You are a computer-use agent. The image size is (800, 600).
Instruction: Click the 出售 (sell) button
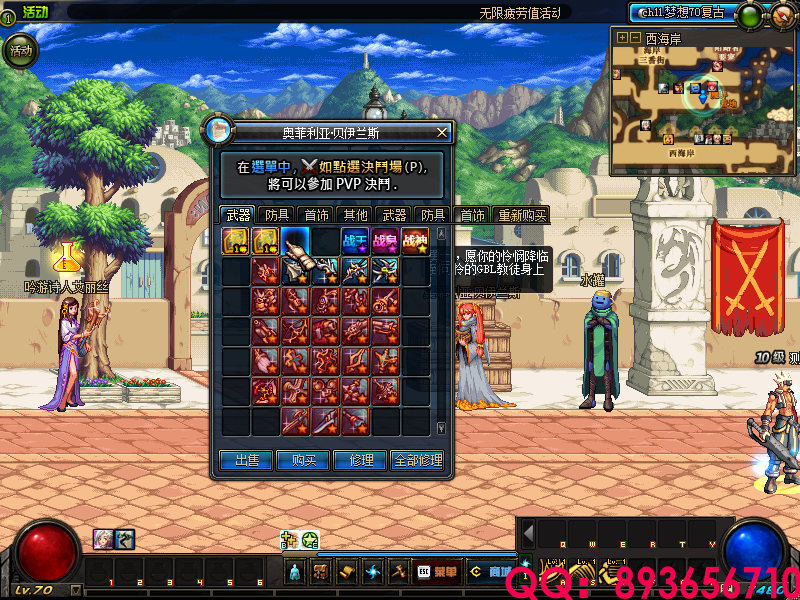[x=246, y=460]
